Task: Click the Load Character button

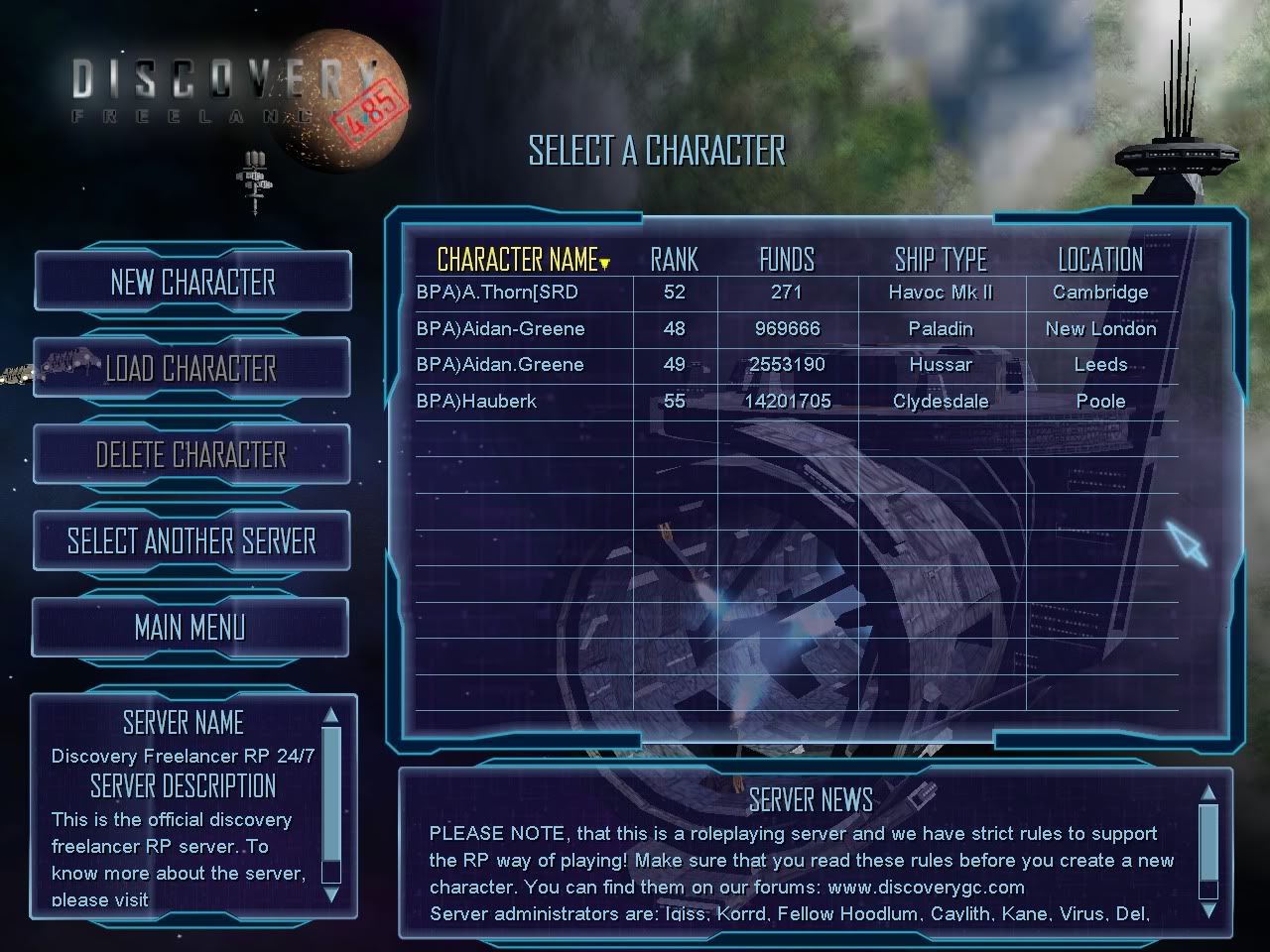Action: point(191,369)
